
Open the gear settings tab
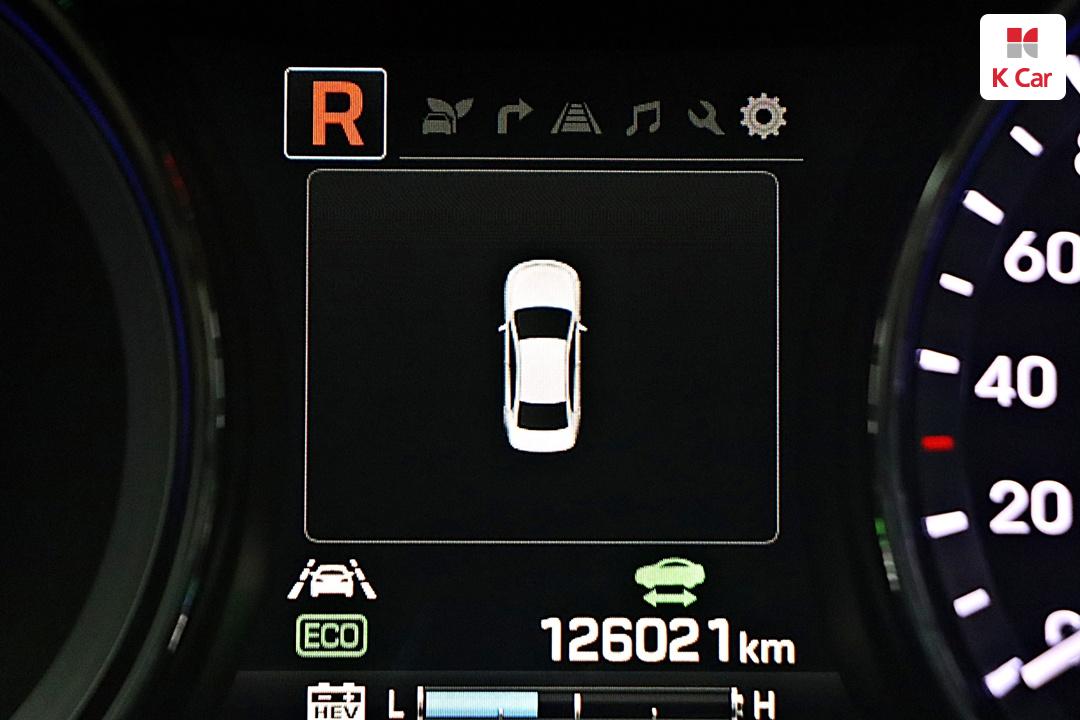point(763,117)
